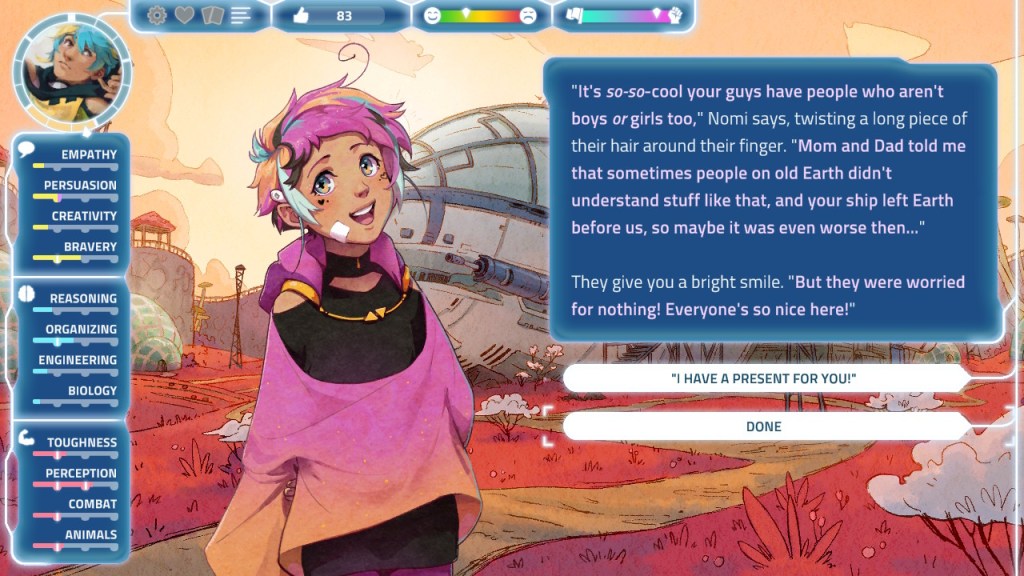Select the Done dialogue option
Viewport: 1024px width, 576px height.
764,426
